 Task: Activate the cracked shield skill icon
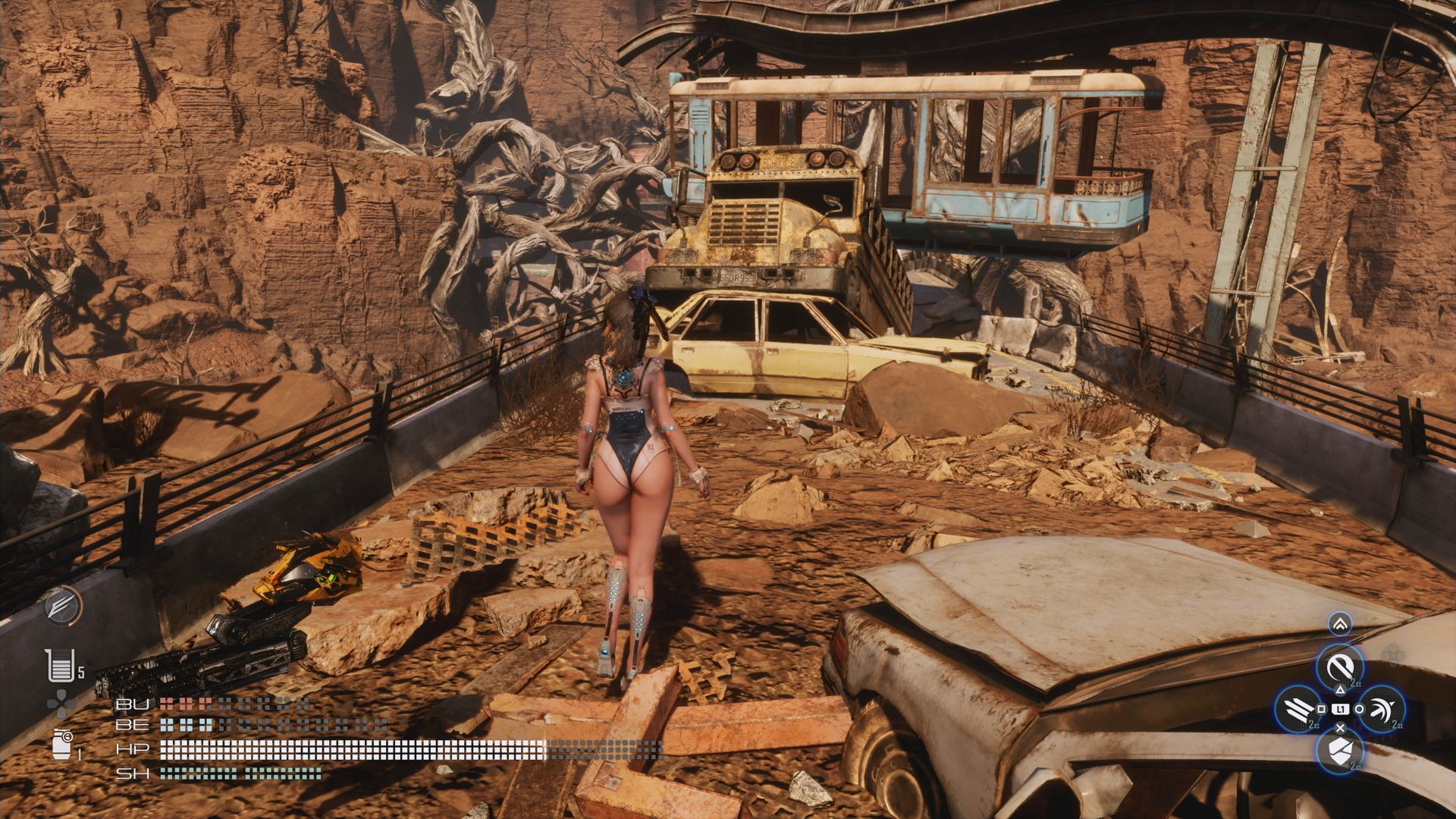[1340, 752]
